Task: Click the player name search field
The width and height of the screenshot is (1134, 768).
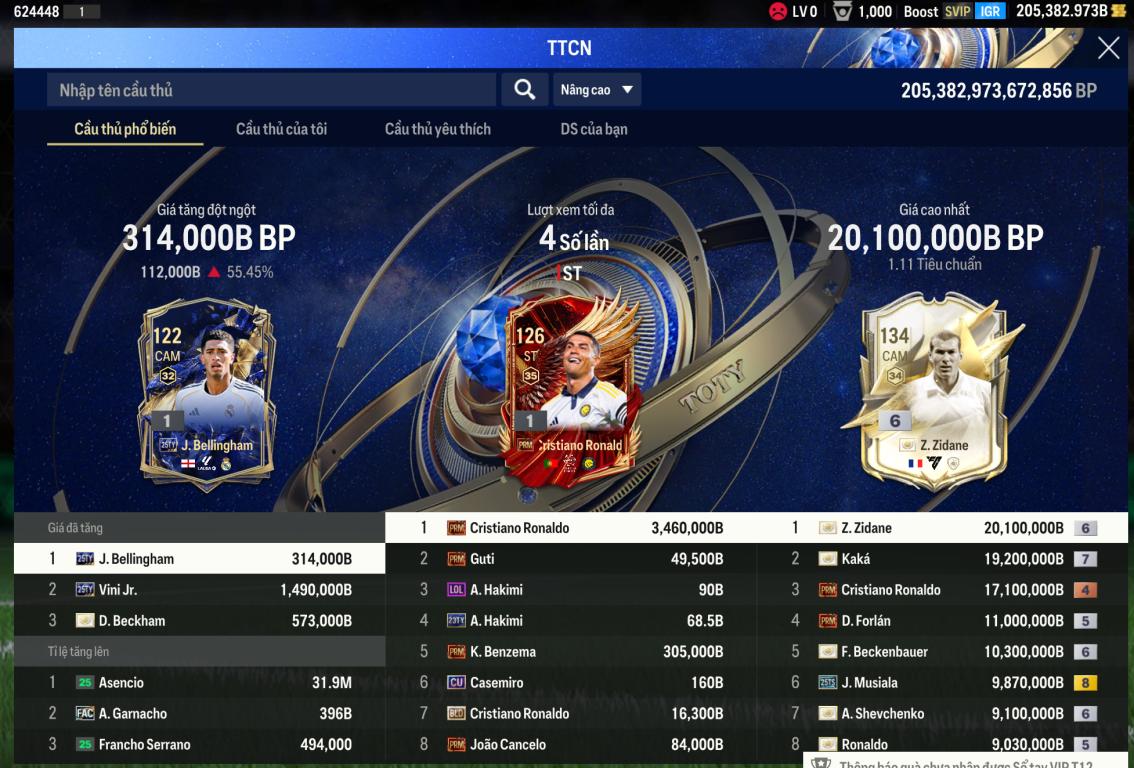Action: (x=270, y=90)
